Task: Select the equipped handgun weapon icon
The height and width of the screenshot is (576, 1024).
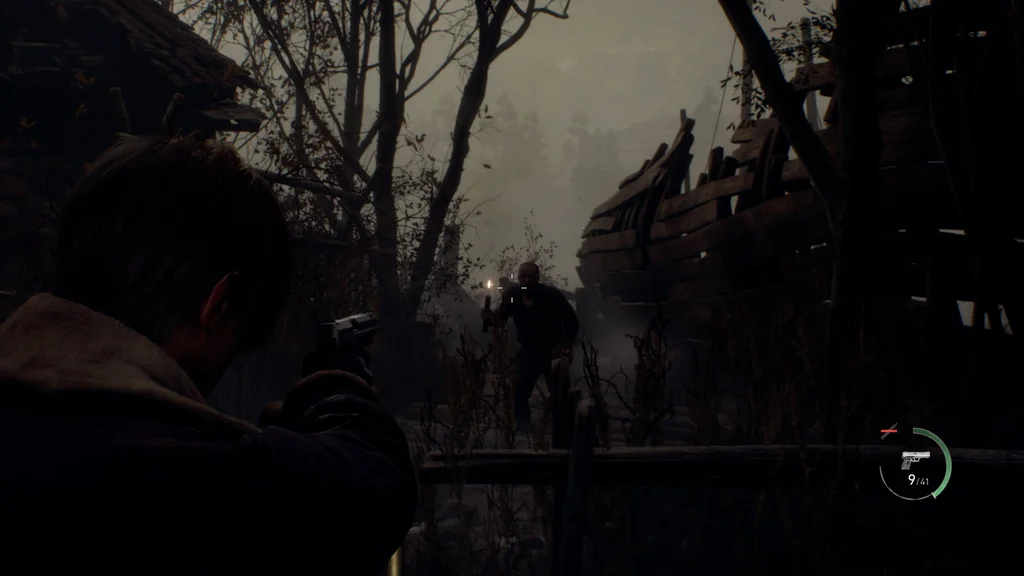Action: (x=914, y=459)
